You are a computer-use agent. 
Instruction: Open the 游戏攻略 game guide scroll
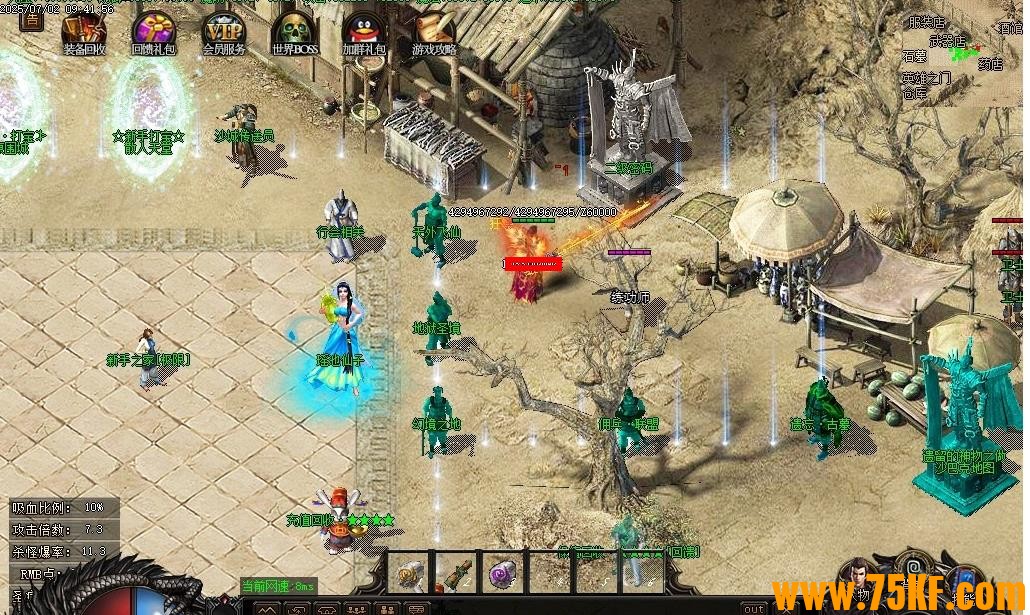[x=434, y=31]
